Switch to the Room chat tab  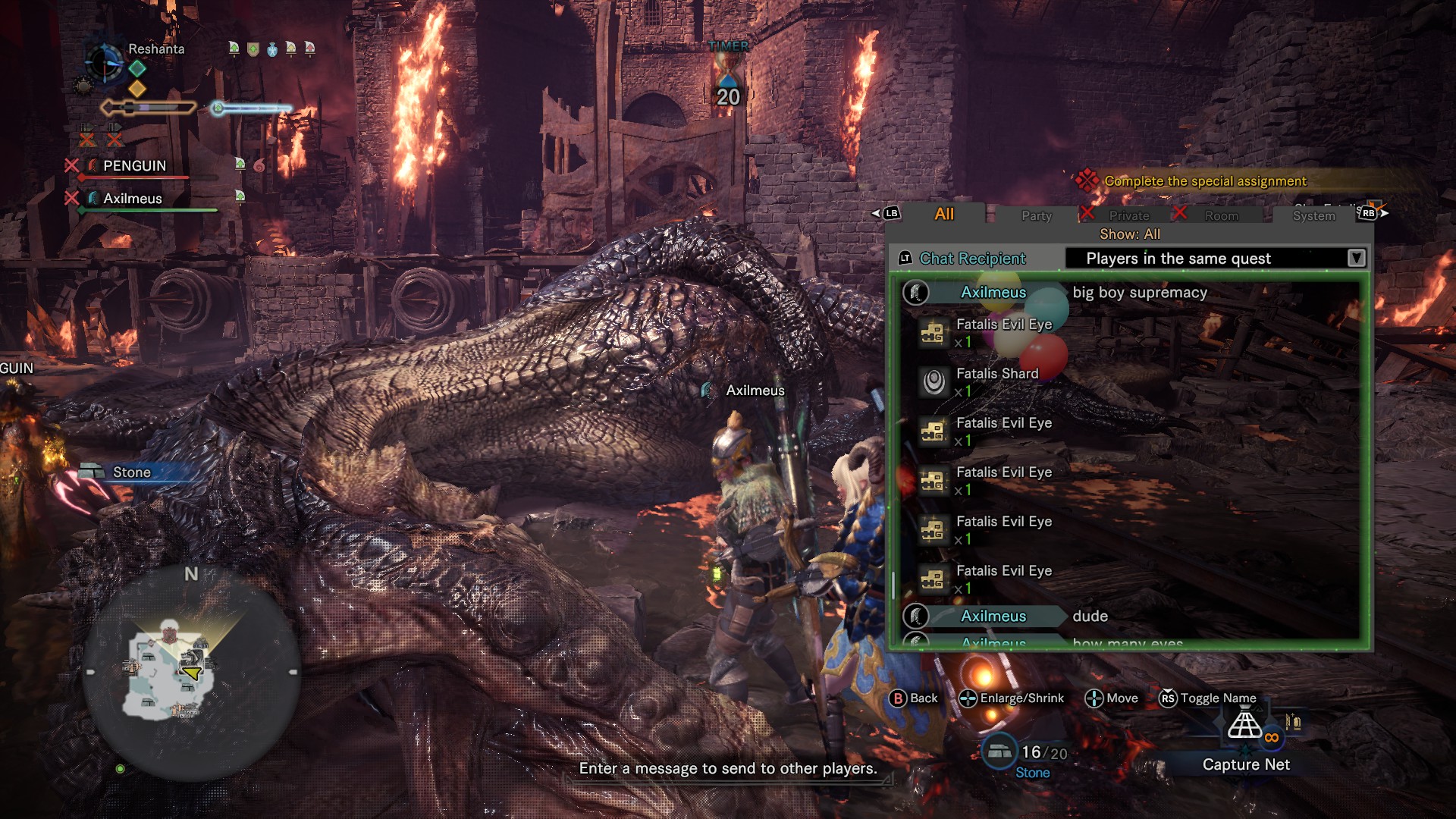click(x=1221, y=216)
